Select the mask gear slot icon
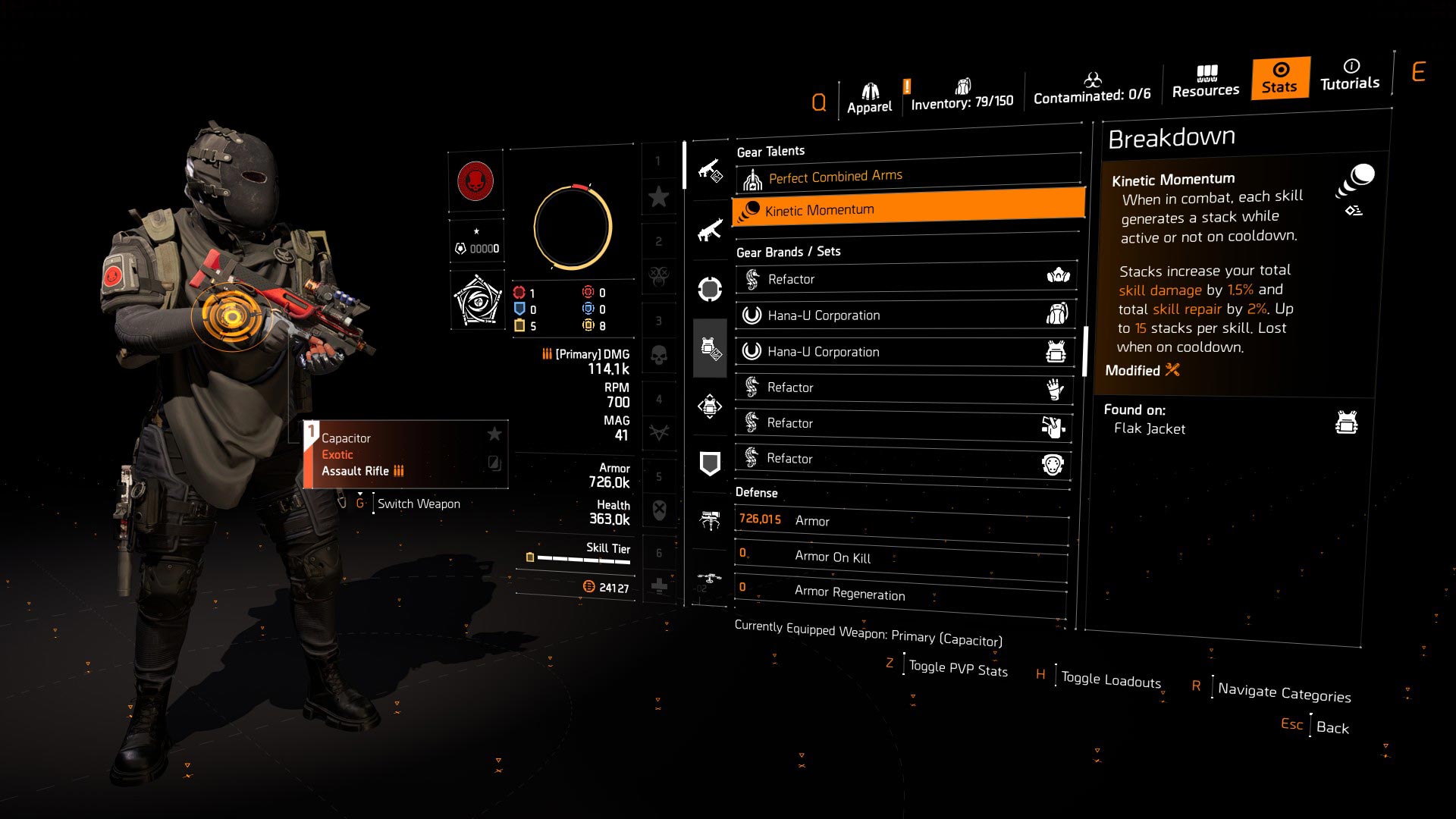 pyautogui.click(x=711, y=290)
